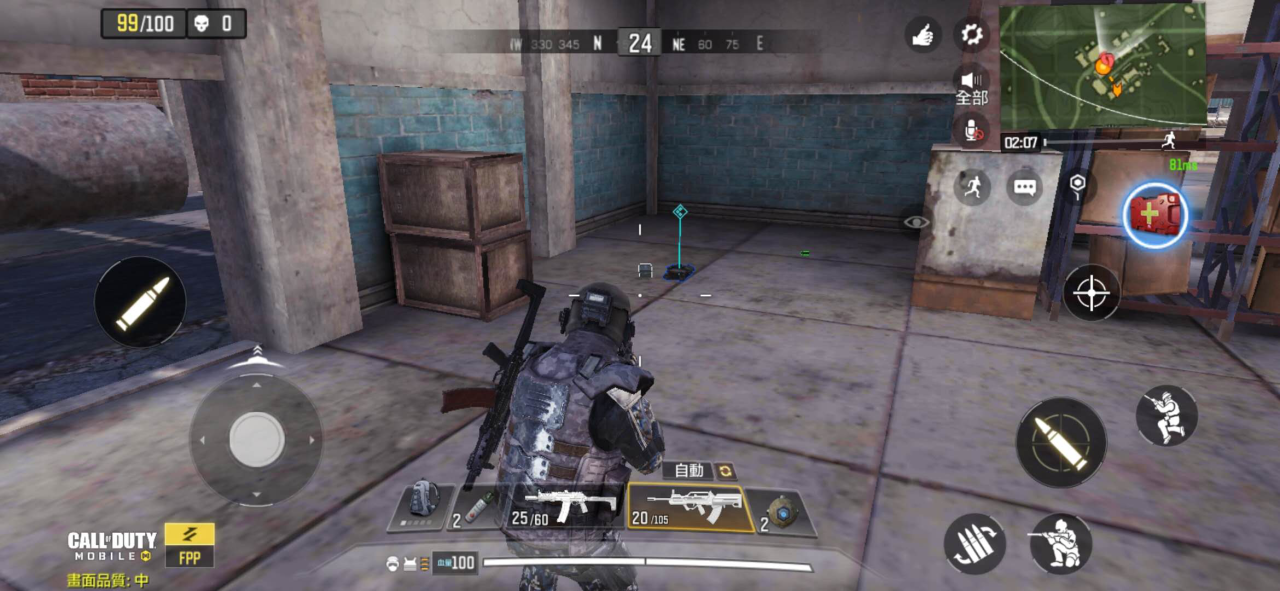Toggle the speaker voice channel (全部)
The width and height of the screenshot is (1280, 591).
click(971, 86)
